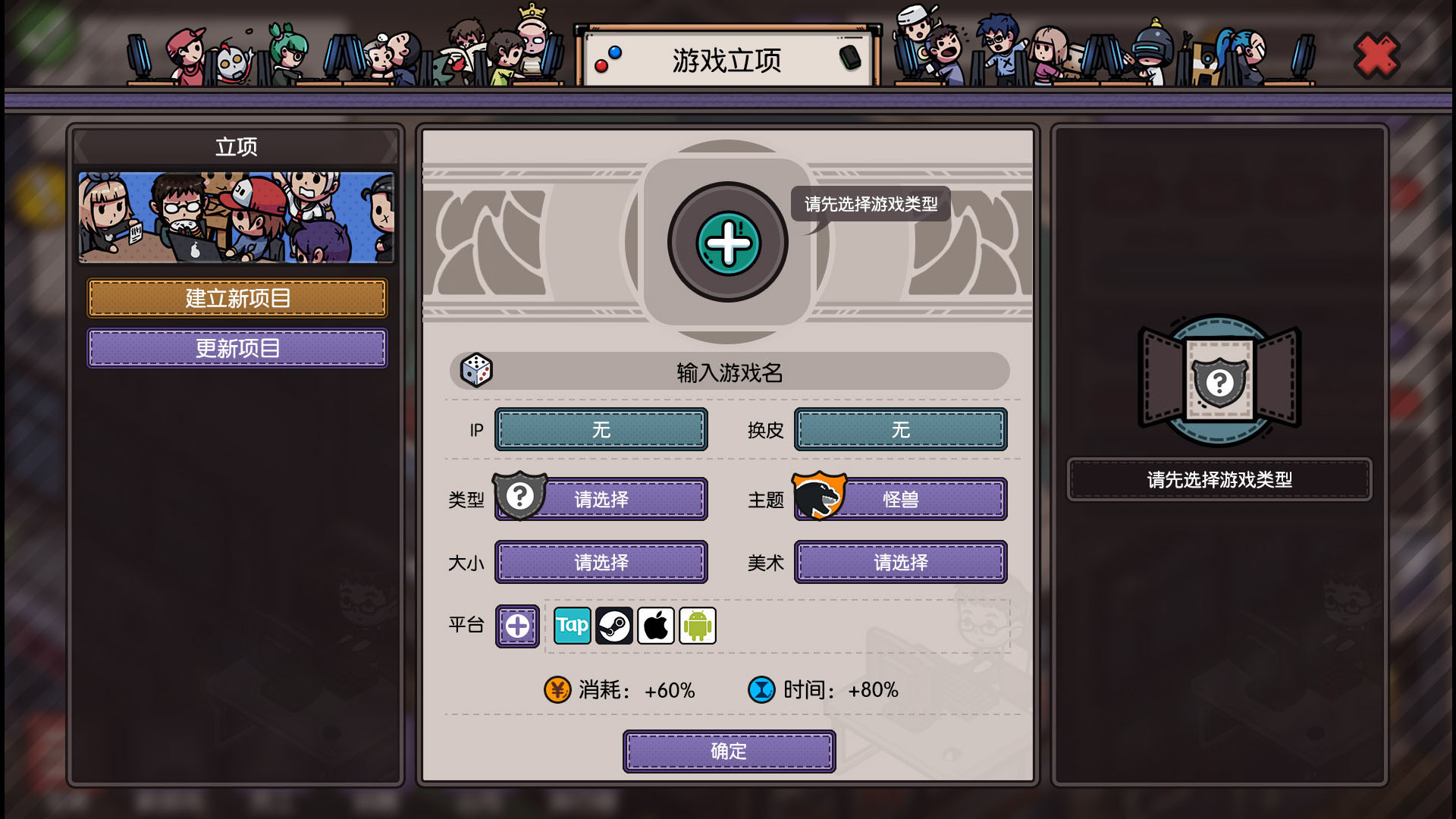Click the large plus icon at top center
This screenshot has width=1456, height=819.
pos(727,243)
